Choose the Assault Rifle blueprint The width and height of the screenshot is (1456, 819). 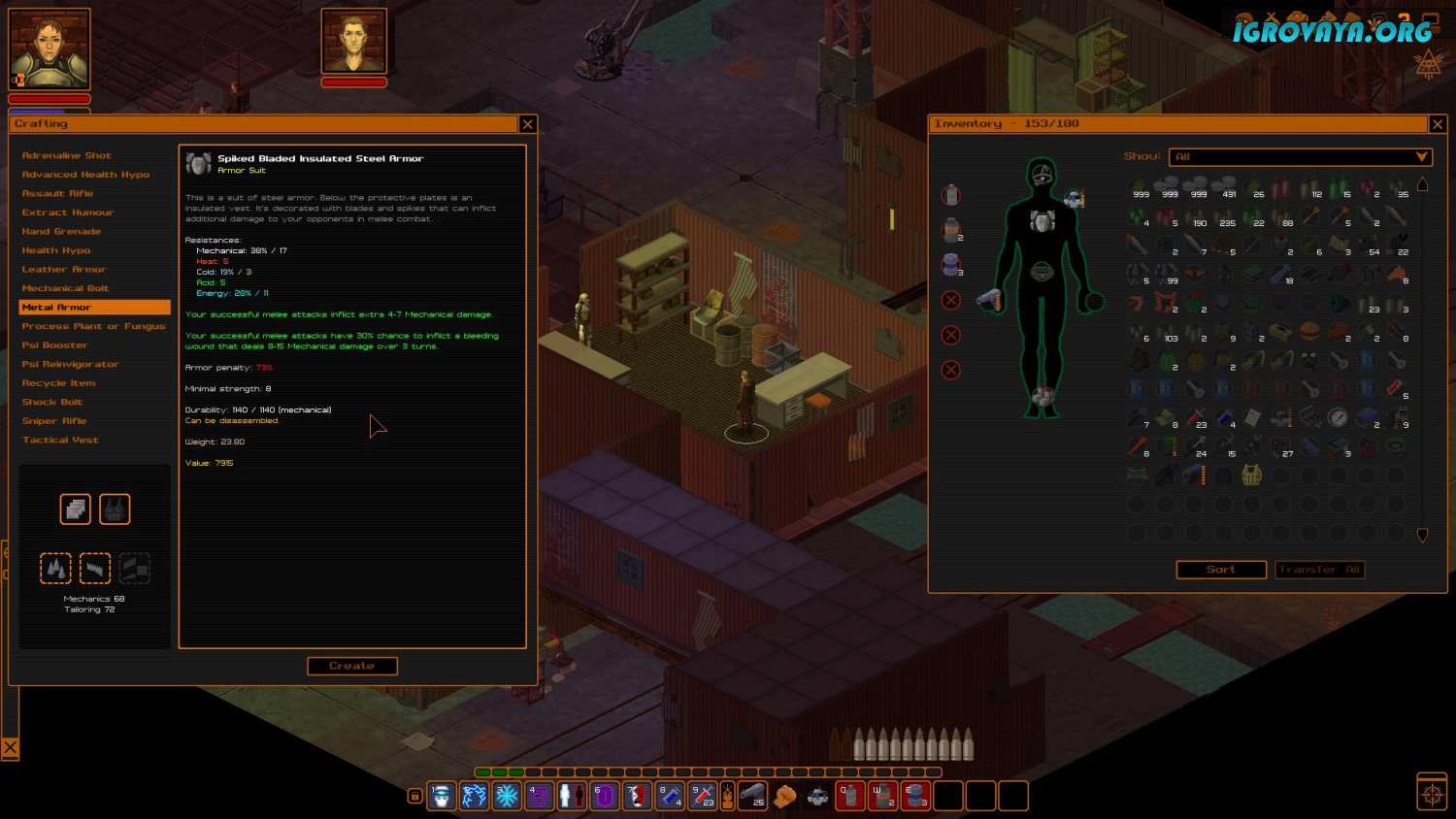[x=57, y=193]
